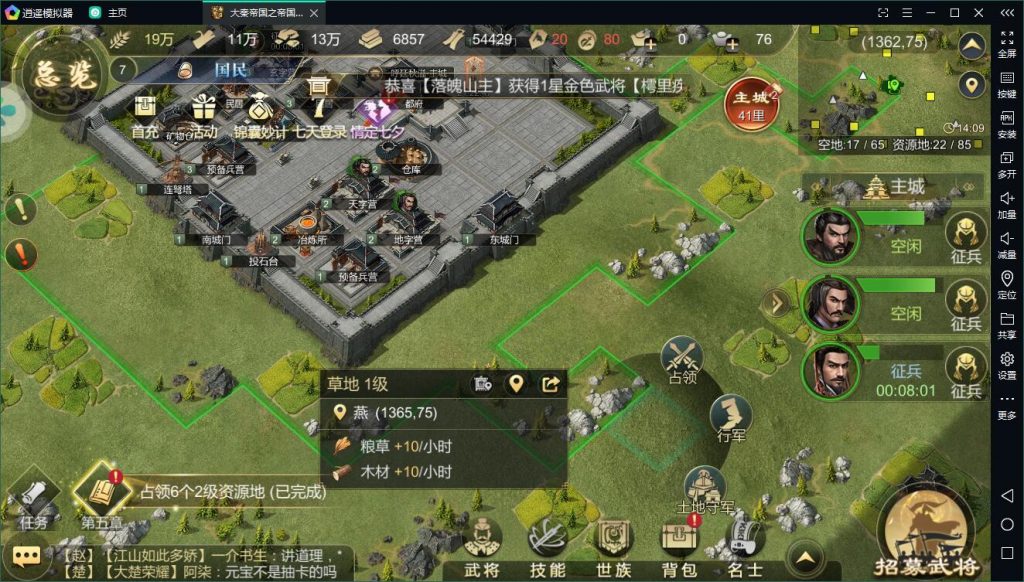The height and width of the screenshot is (582, 1024).
Task: Claim the 首充 first recharge reward
Action: [145, 113]
